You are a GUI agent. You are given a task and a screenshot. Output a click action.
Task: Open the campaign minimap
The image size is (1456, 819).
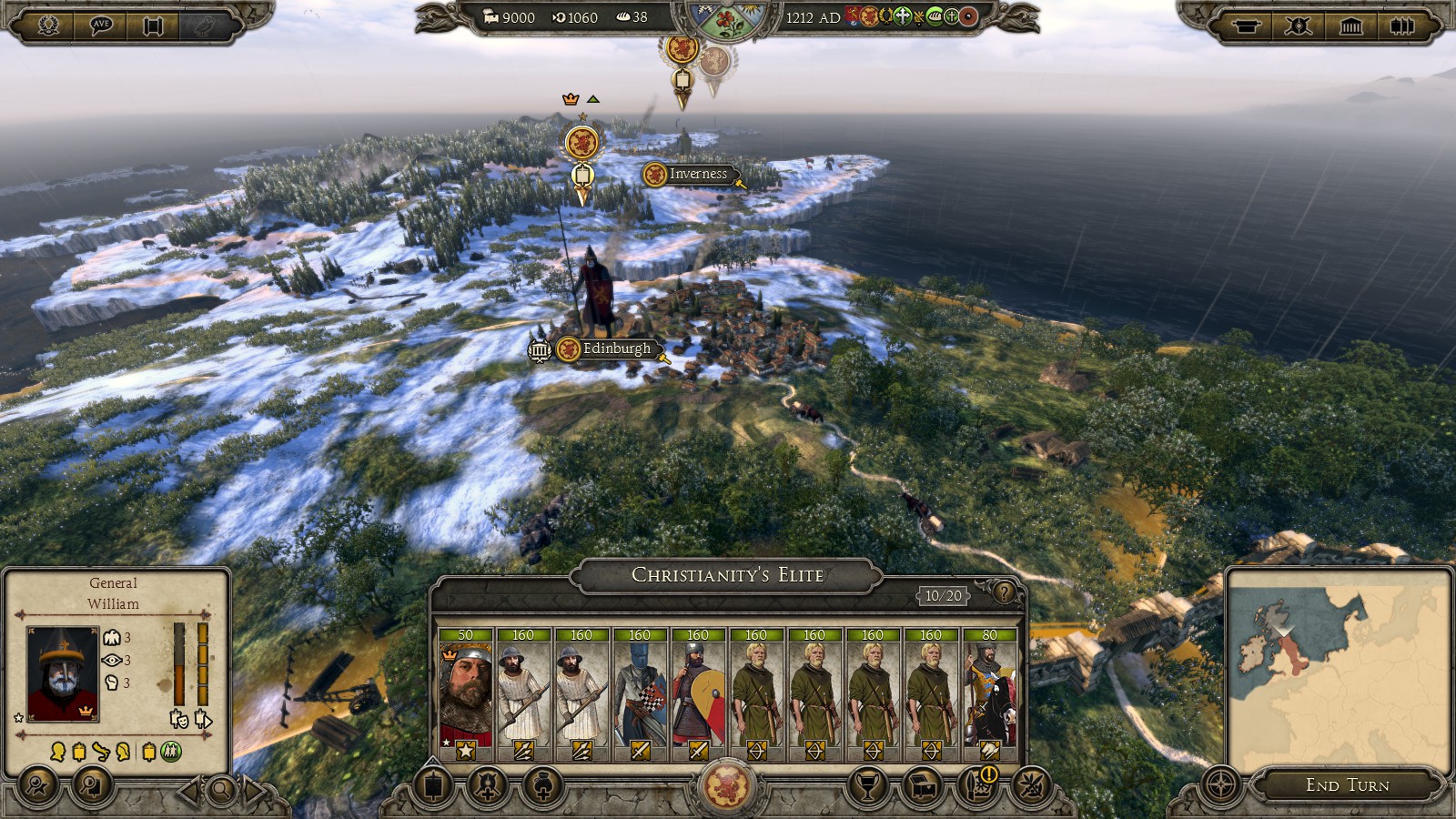1338,669
